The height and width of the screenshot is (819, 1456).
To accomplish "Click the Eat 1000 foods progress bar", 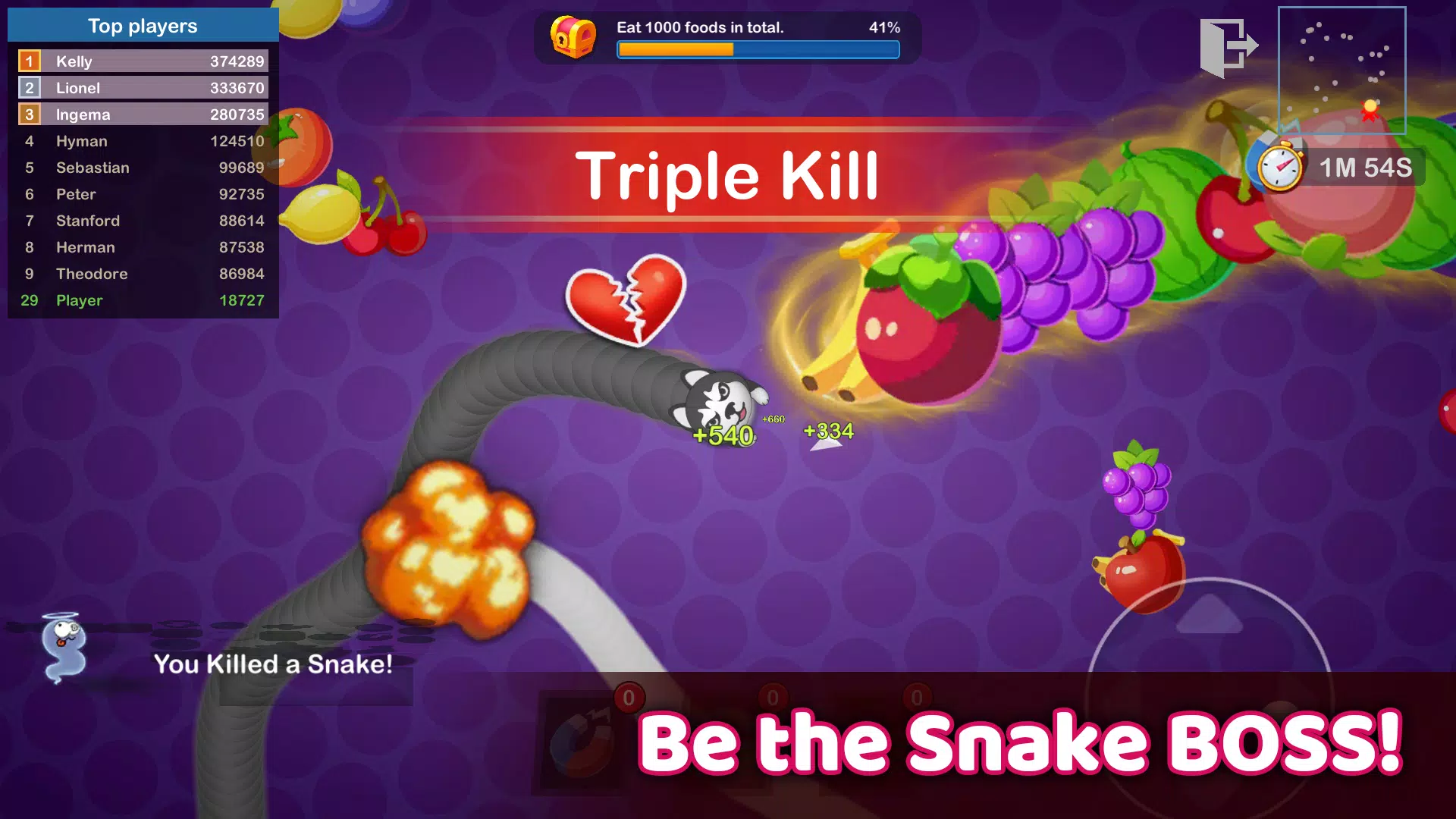I will tap(758, 50).
